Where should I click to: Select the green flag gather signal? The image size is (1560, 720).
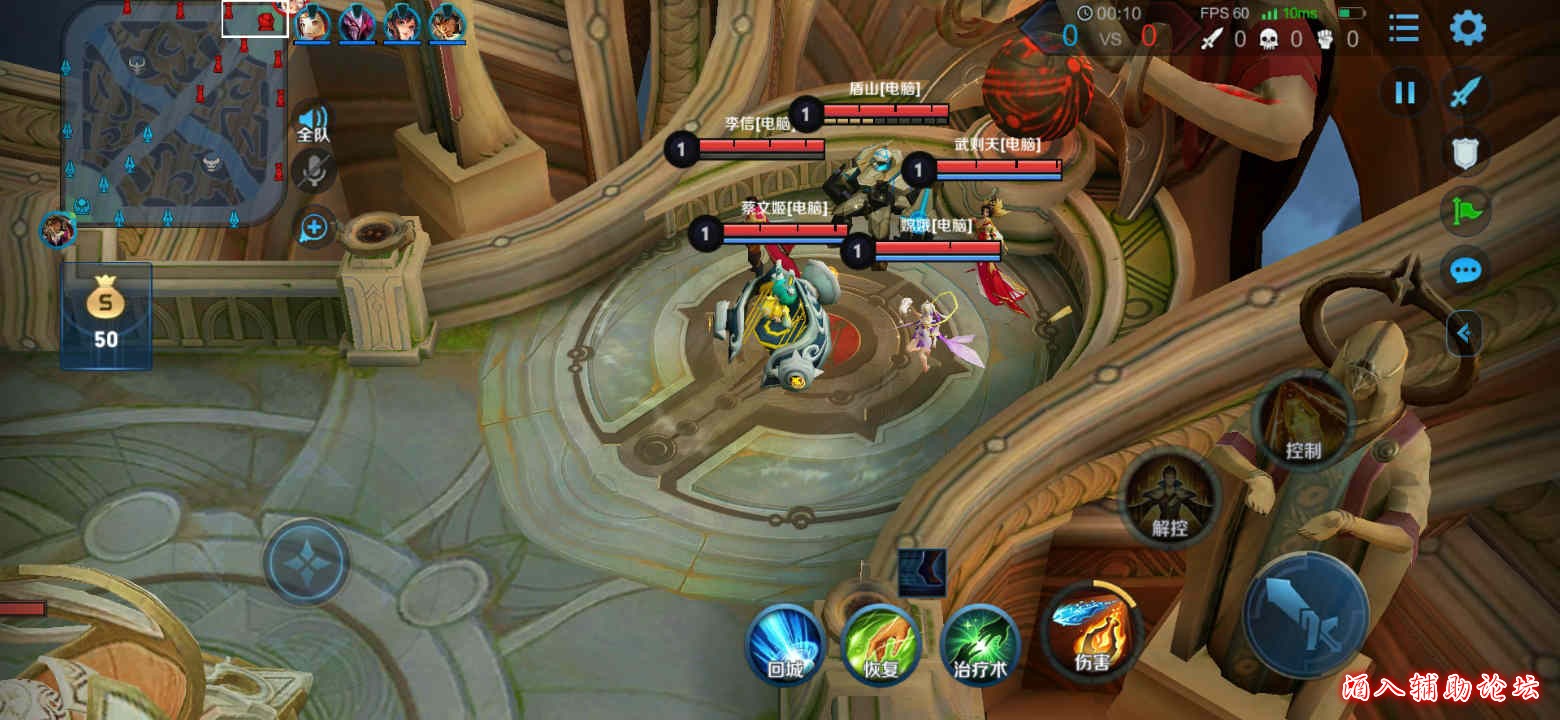[x=1466, y=211]
